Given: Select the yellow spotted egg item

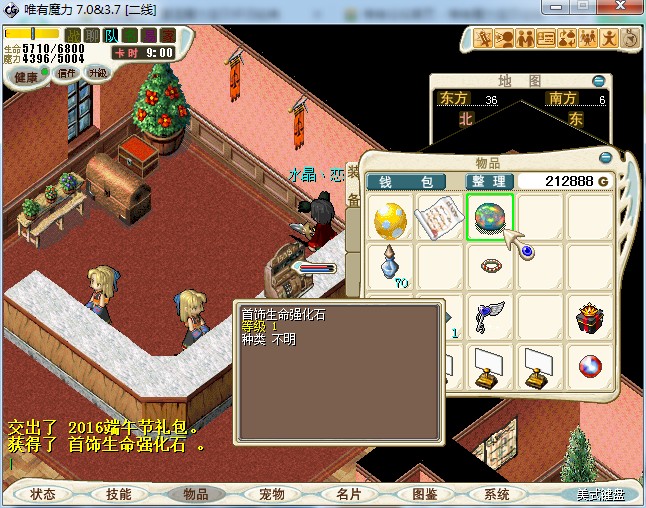Looking at the screenshot, I should [x=391, y=218].
